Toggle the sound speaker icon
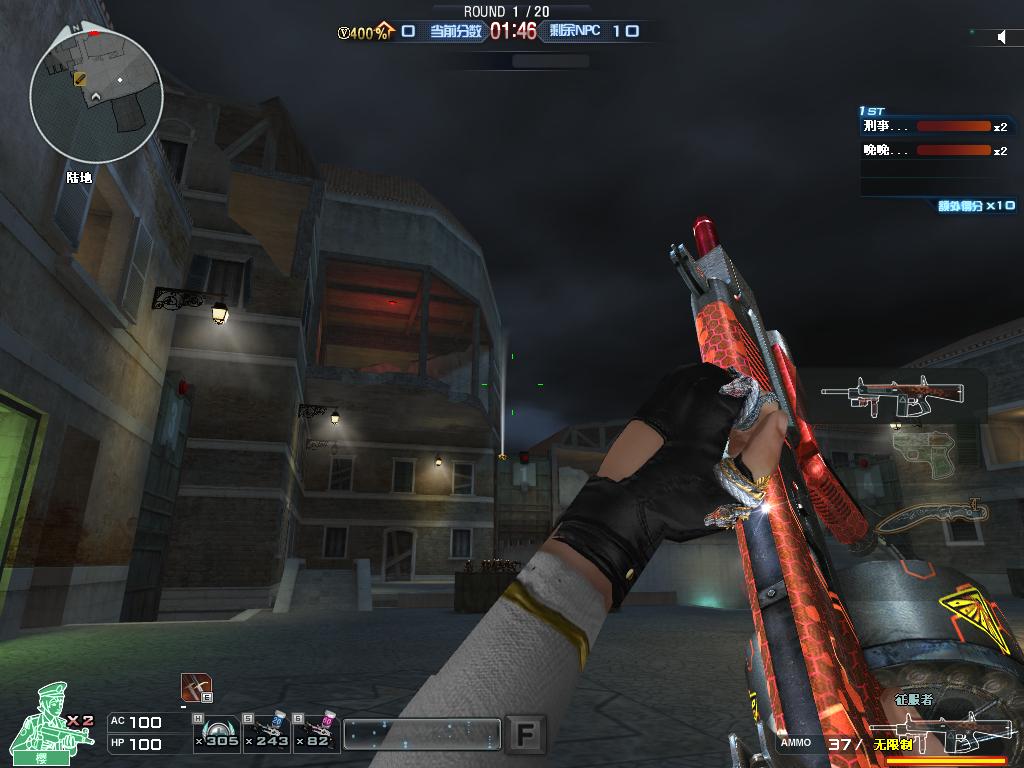1024x768 pixels. pos(1002,37)
